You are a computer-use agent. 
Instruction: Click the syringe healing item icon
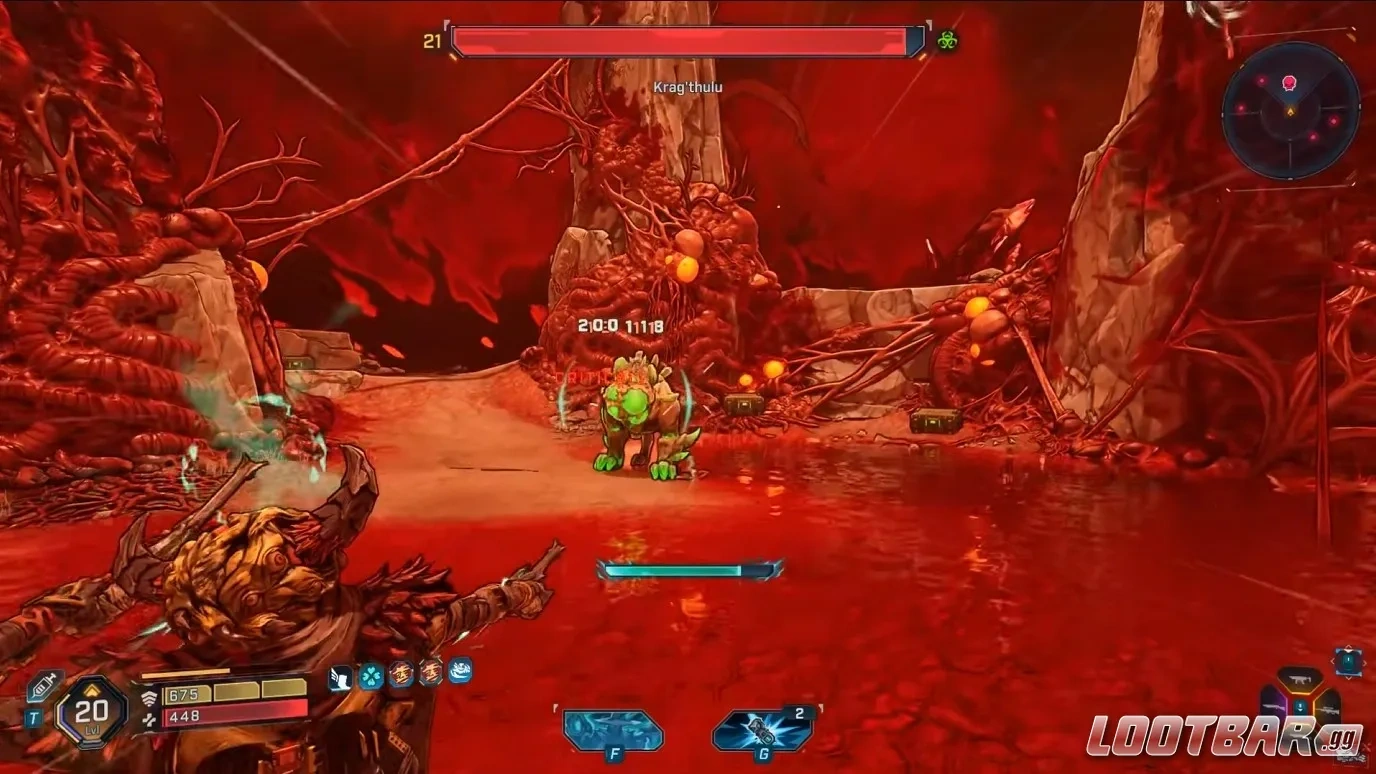[44, 684]
